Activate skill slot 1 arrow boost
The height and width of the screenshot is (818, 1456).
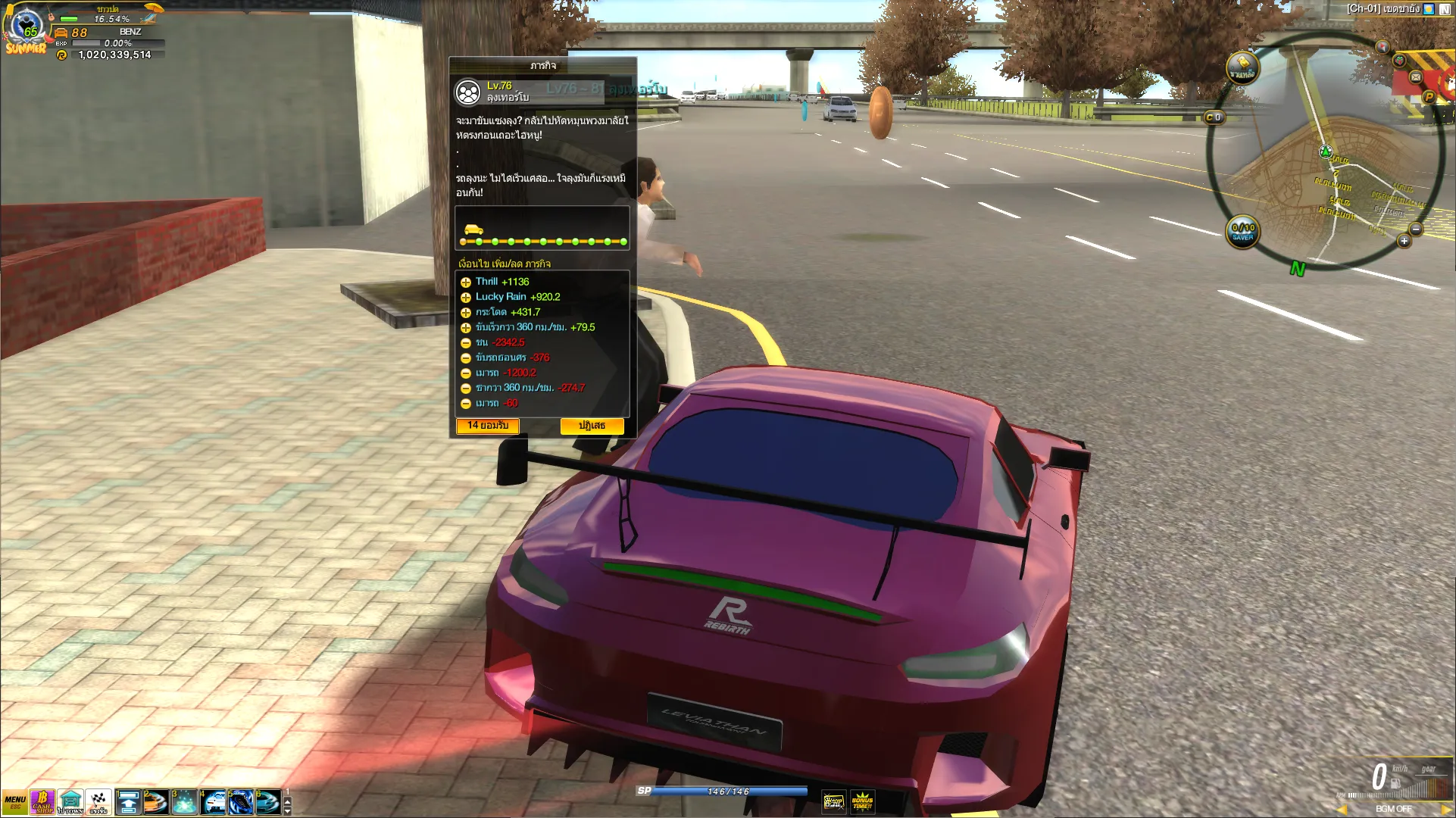[x=128, y=802]
